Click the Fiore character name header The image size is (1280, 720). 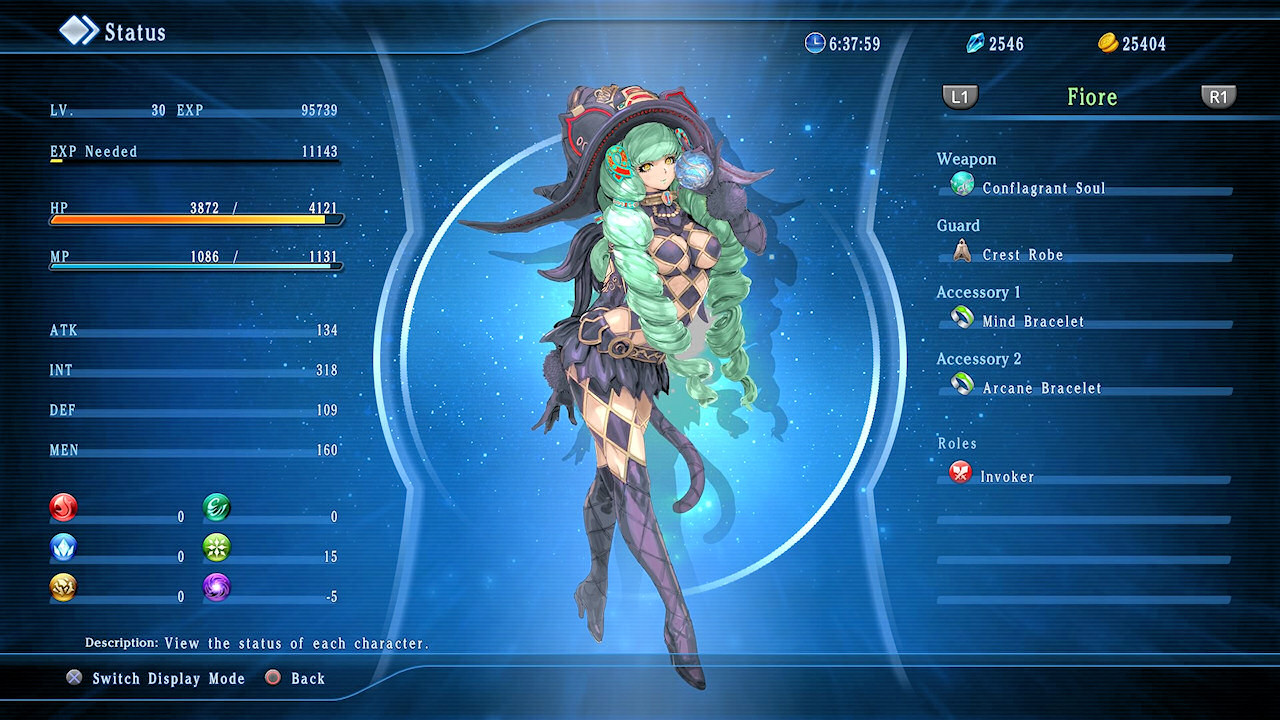point(1091,97)
